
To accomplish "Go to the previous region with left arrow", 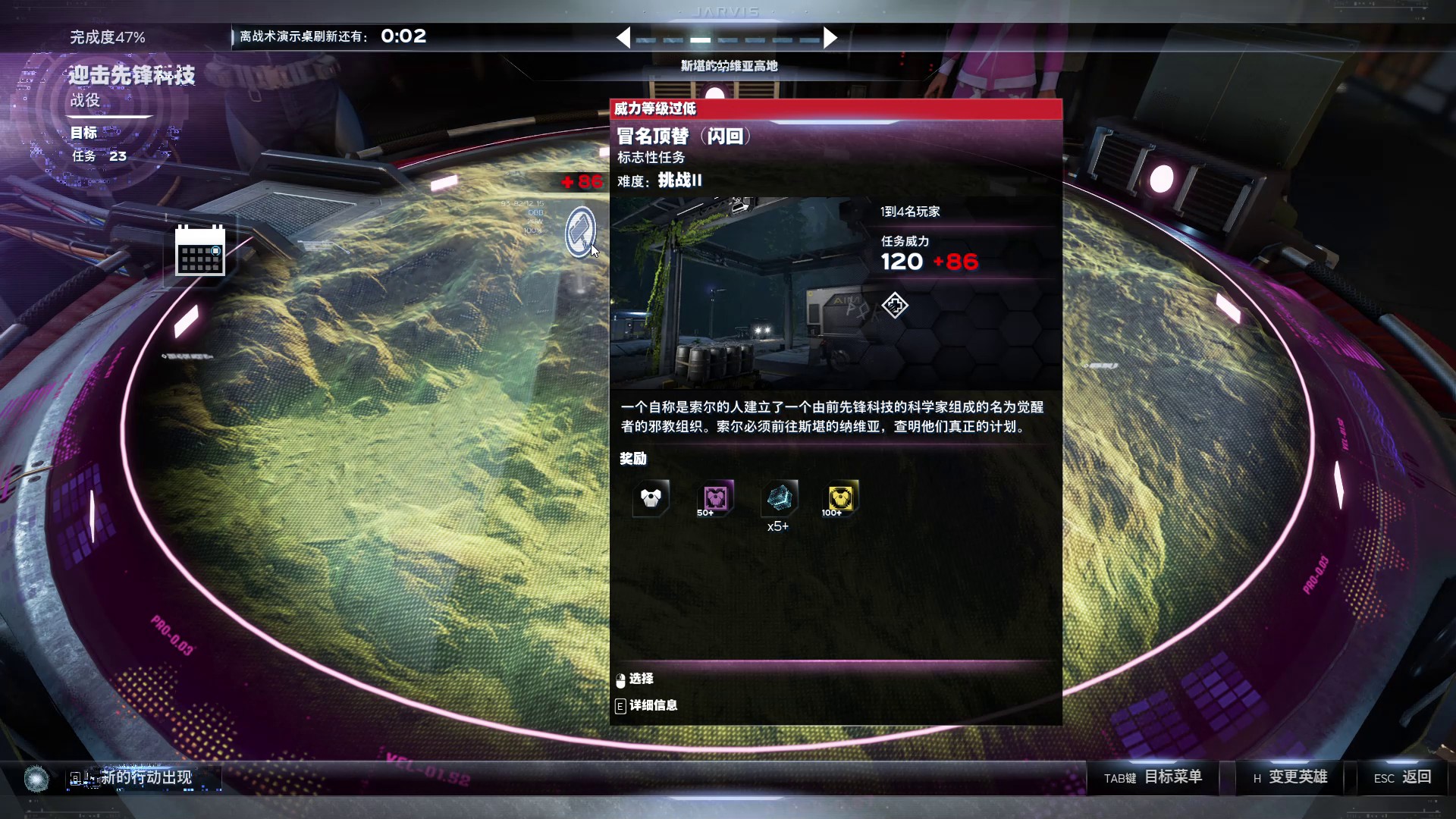I will pyautogui.click(x=623, y=38).
